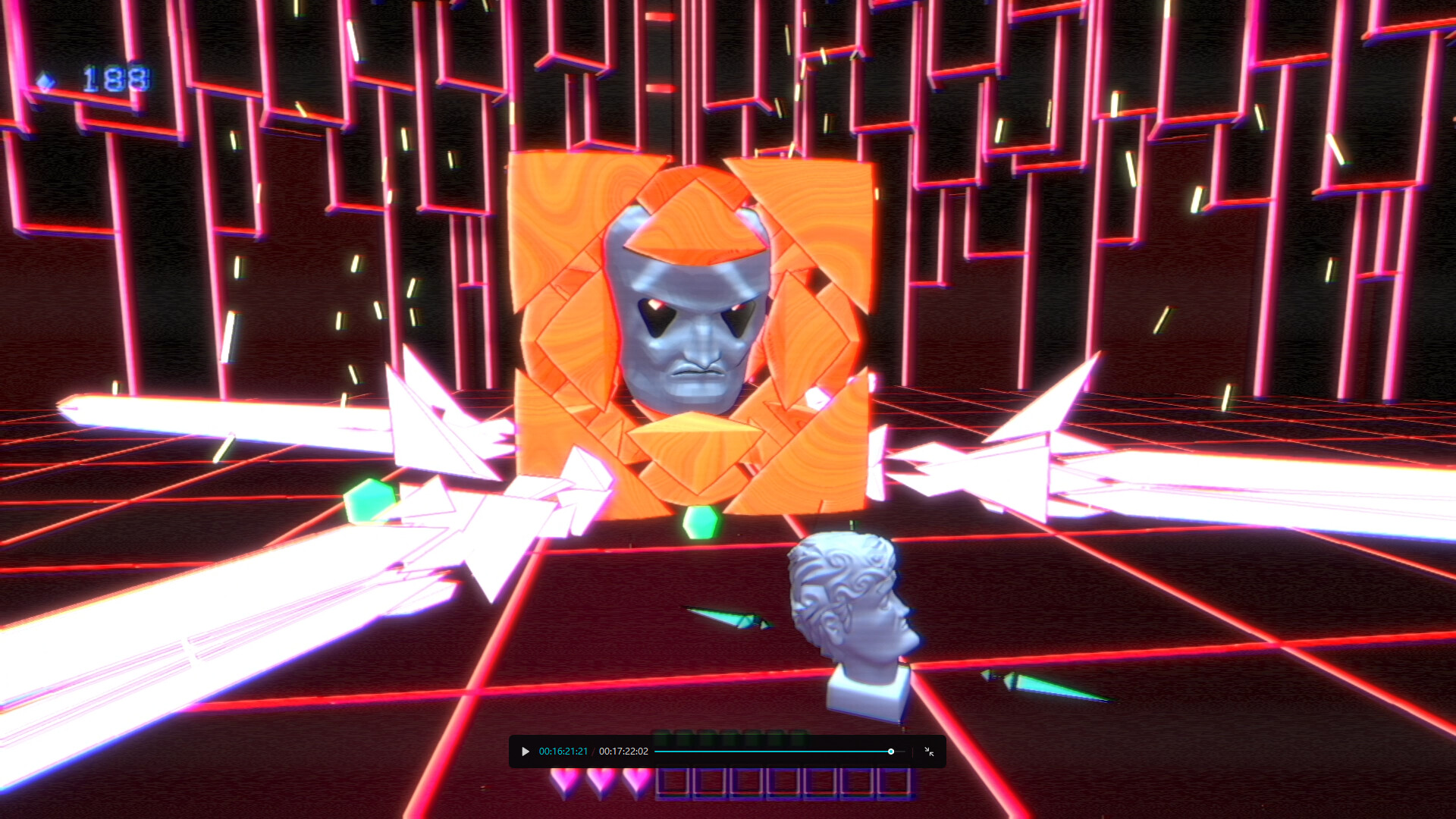Click a green segment of the boss energy meter
The height and width of the screenshot is (819, 1456).
click(x=698, y=734)
